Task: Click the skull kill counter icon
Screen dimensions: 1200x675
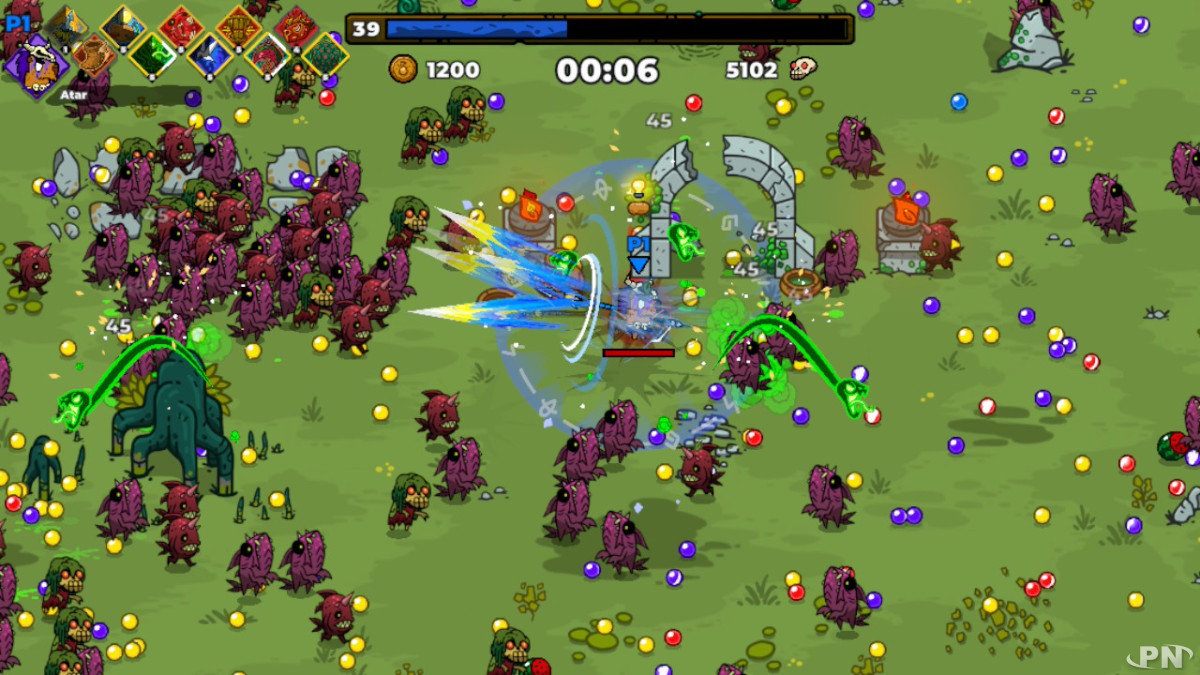Action: [802, 69]
